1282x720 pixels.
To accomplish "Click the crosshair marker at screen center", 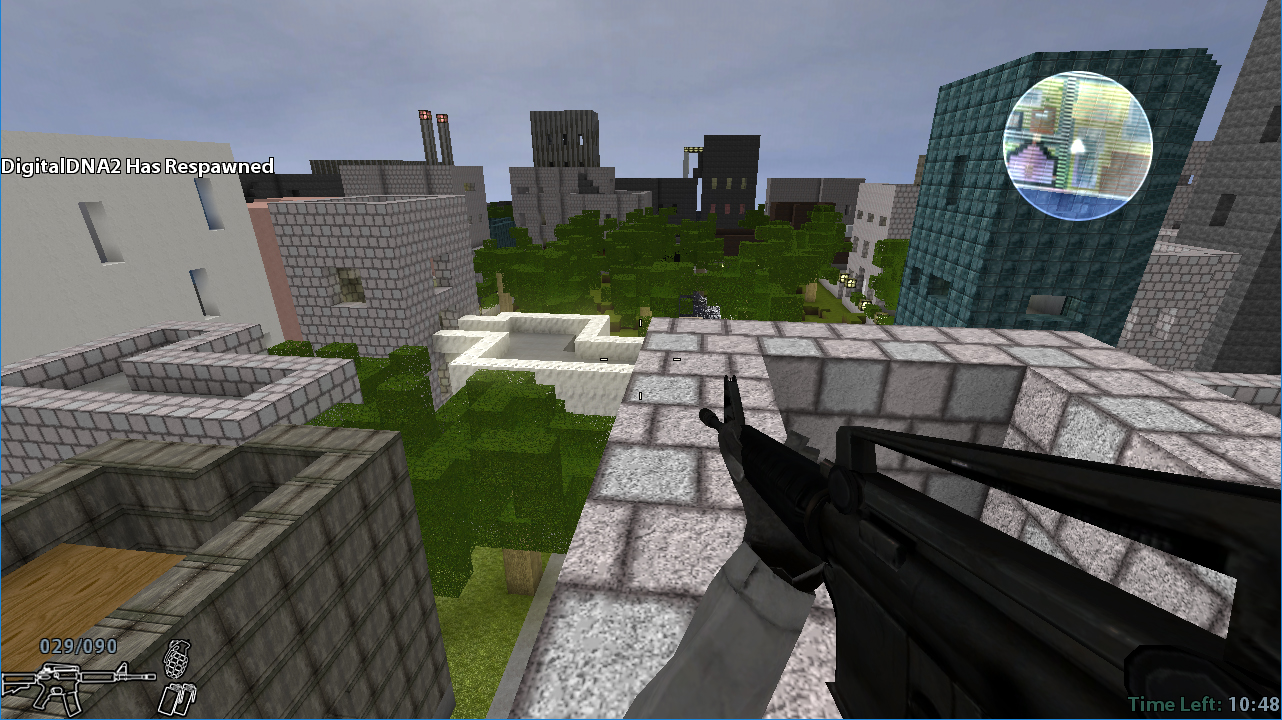I will tap(641, 360).
